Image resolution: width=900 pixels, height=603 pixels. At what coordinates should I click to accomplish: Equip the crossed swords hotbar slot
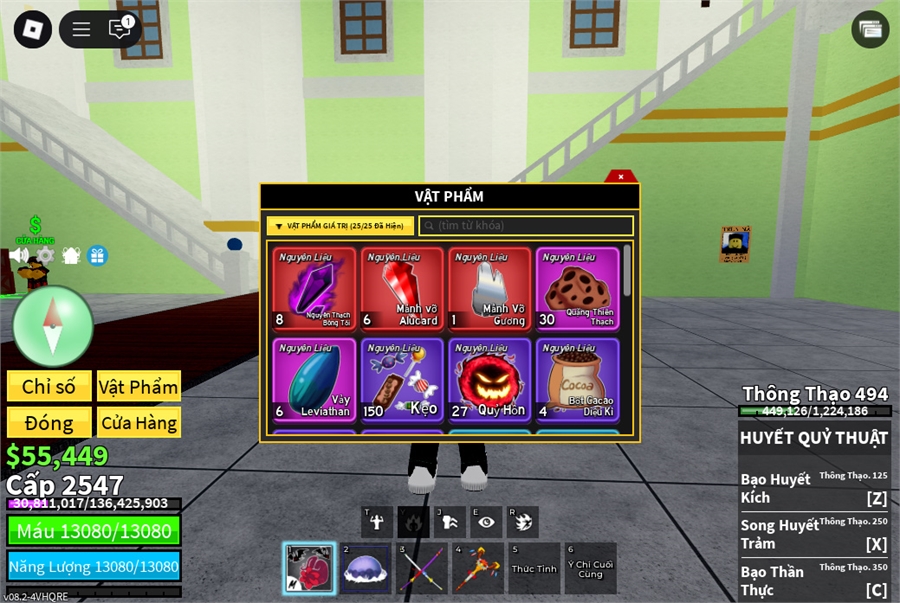click(x=421, y=568)
